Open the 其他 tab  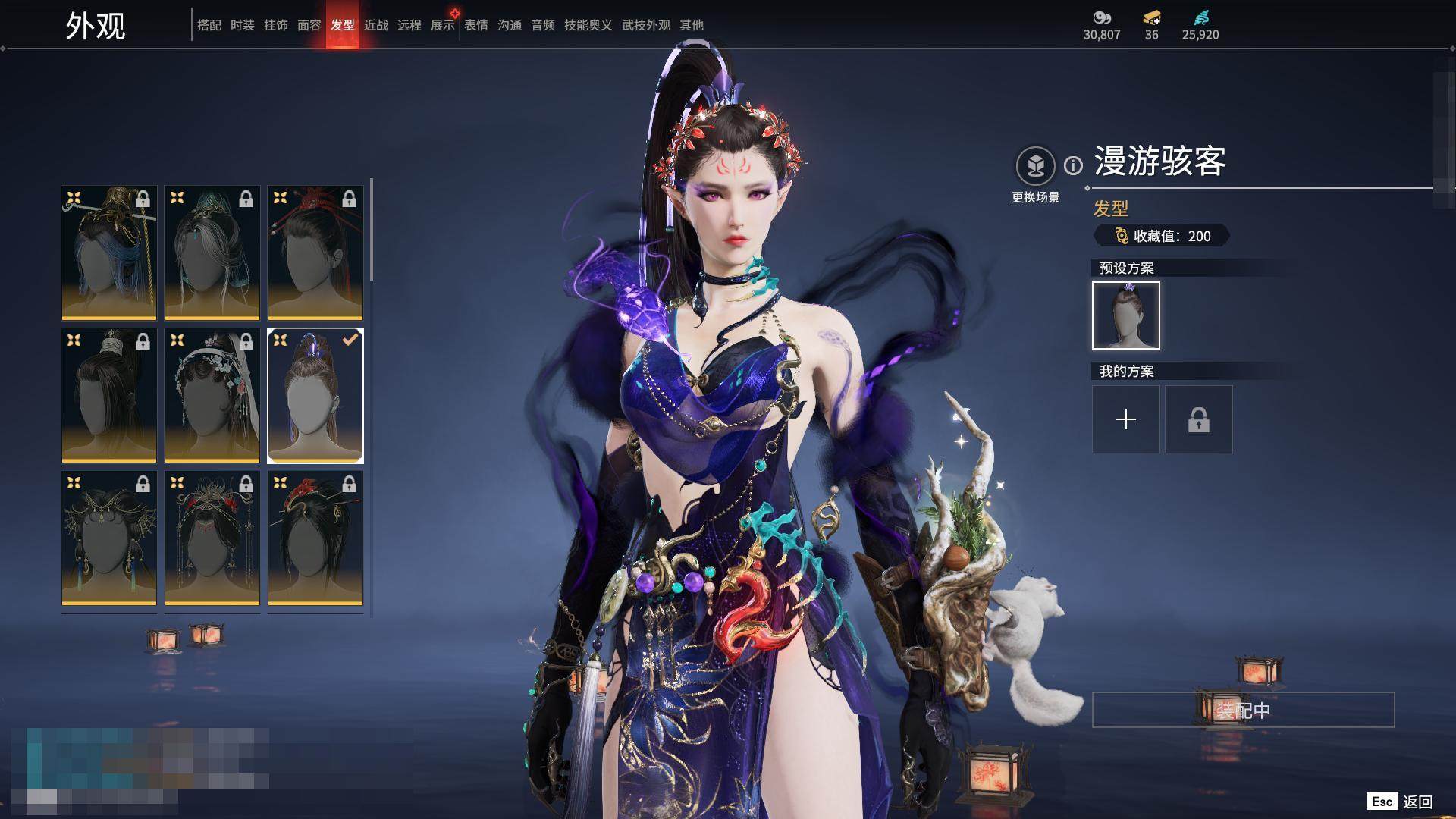click(691, 25)
